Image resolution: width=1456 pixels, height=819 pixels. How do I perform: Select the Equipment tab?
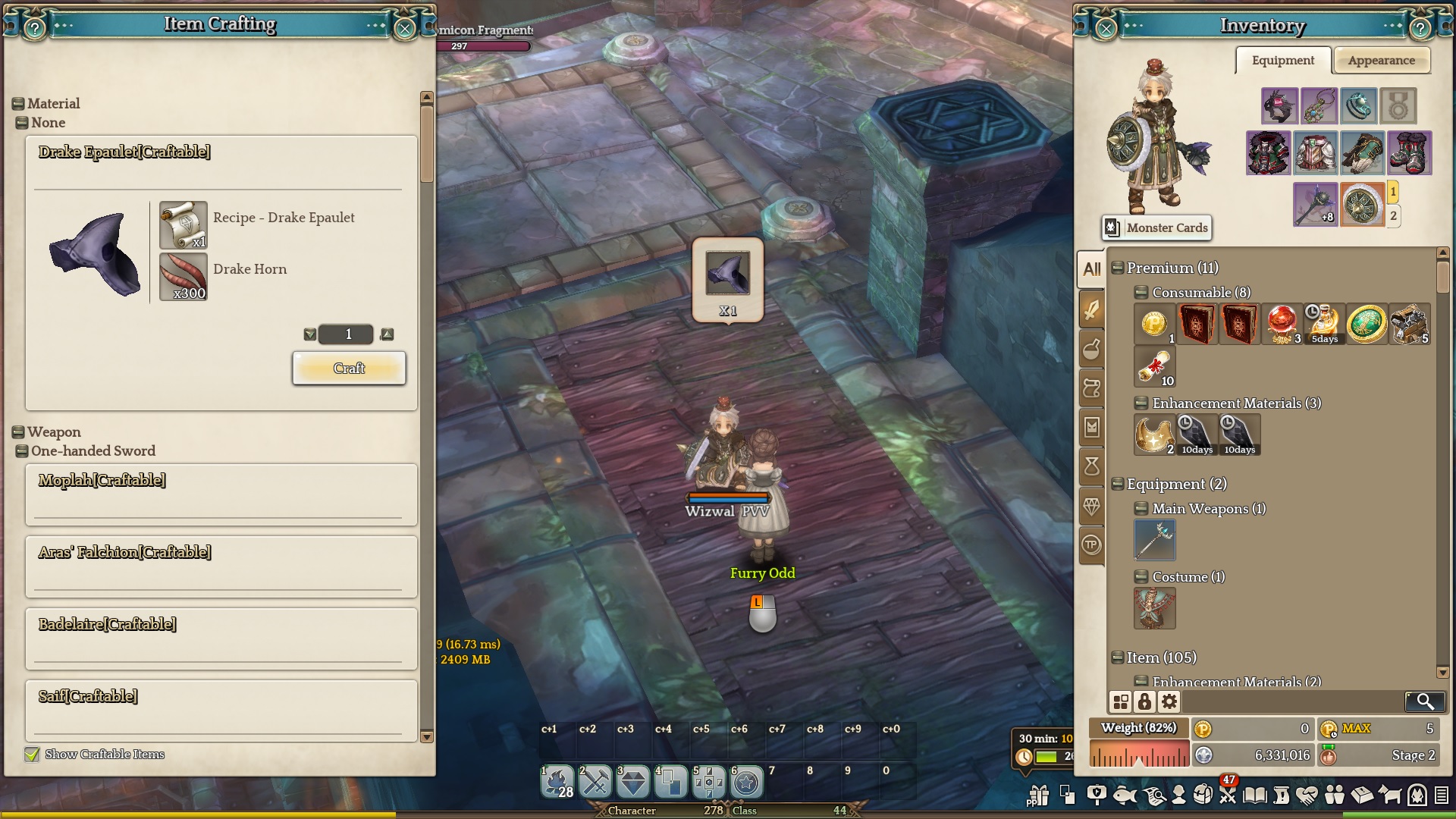pos(1282,61)
